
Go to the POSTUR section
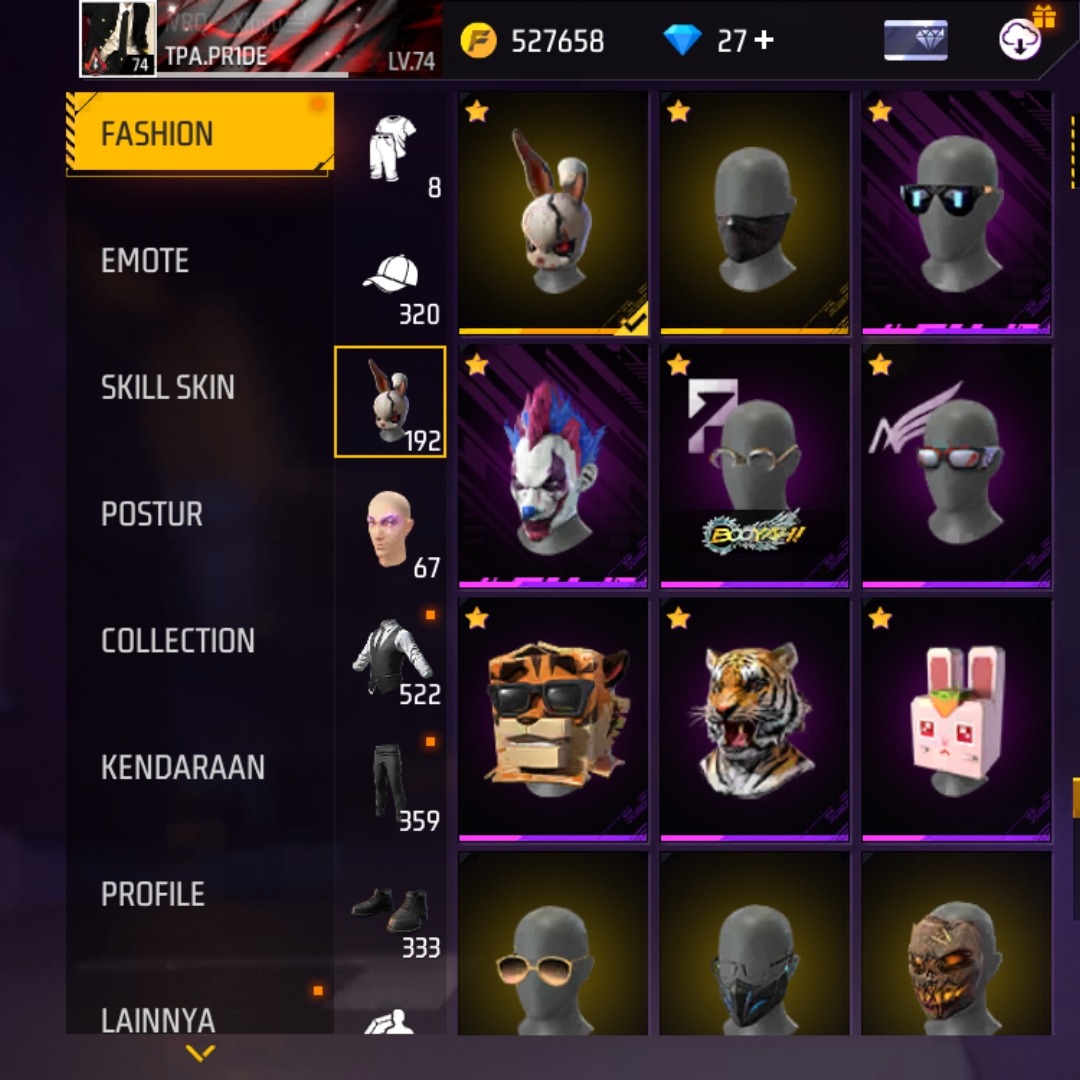click(152, 514)
